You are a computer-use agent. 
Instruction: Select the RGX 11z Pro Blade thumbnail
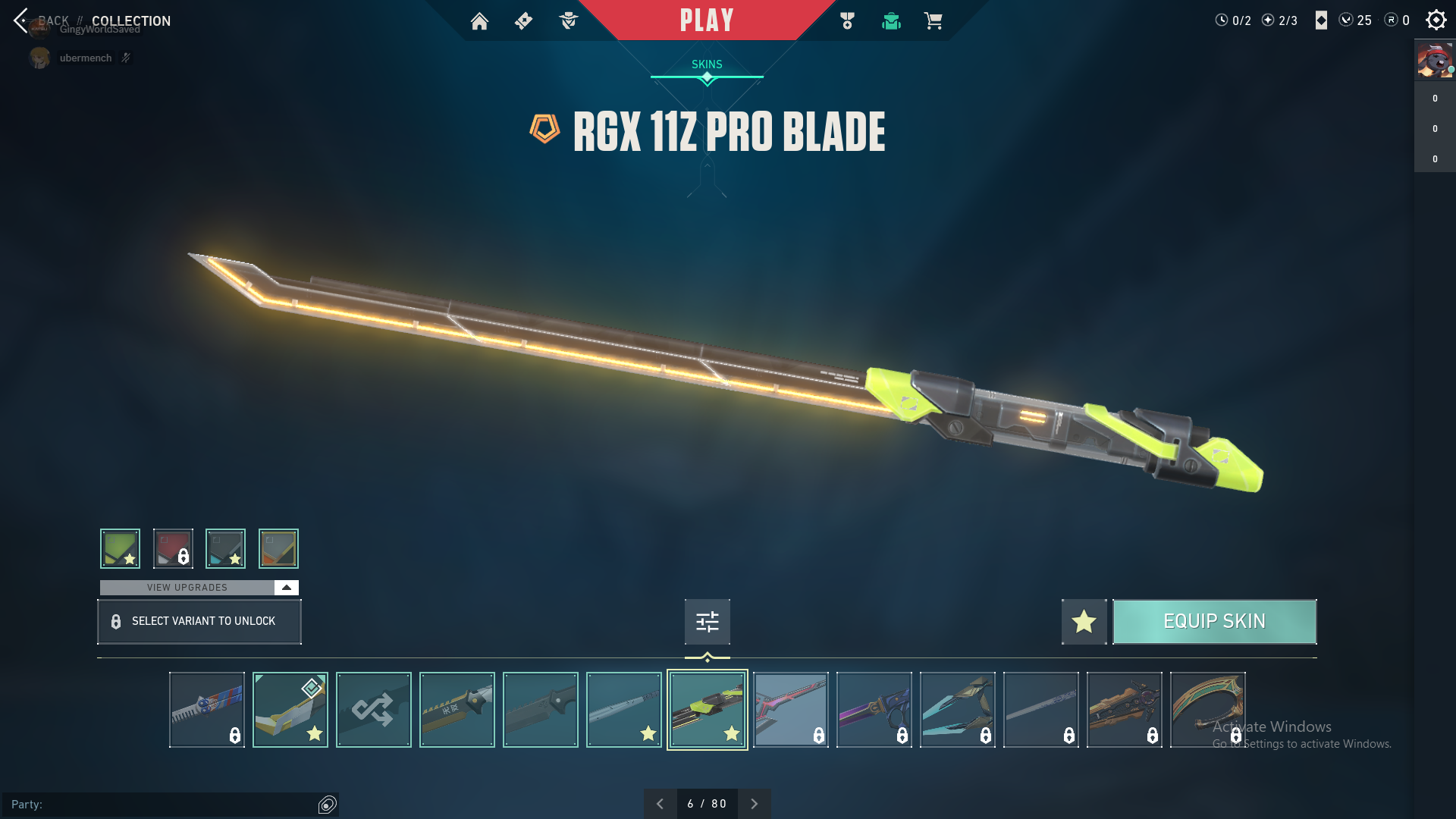(708, 710)
